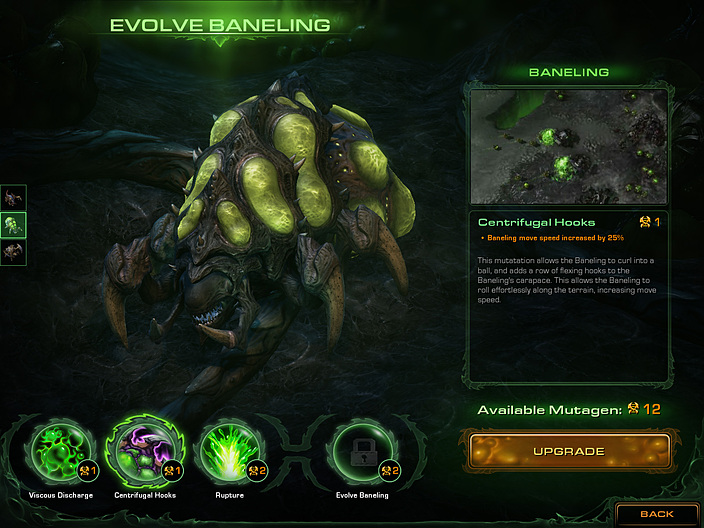Switch to the Zergling unit tab
This screenshot has width=704, height=528.
click(x=14, y=198)
